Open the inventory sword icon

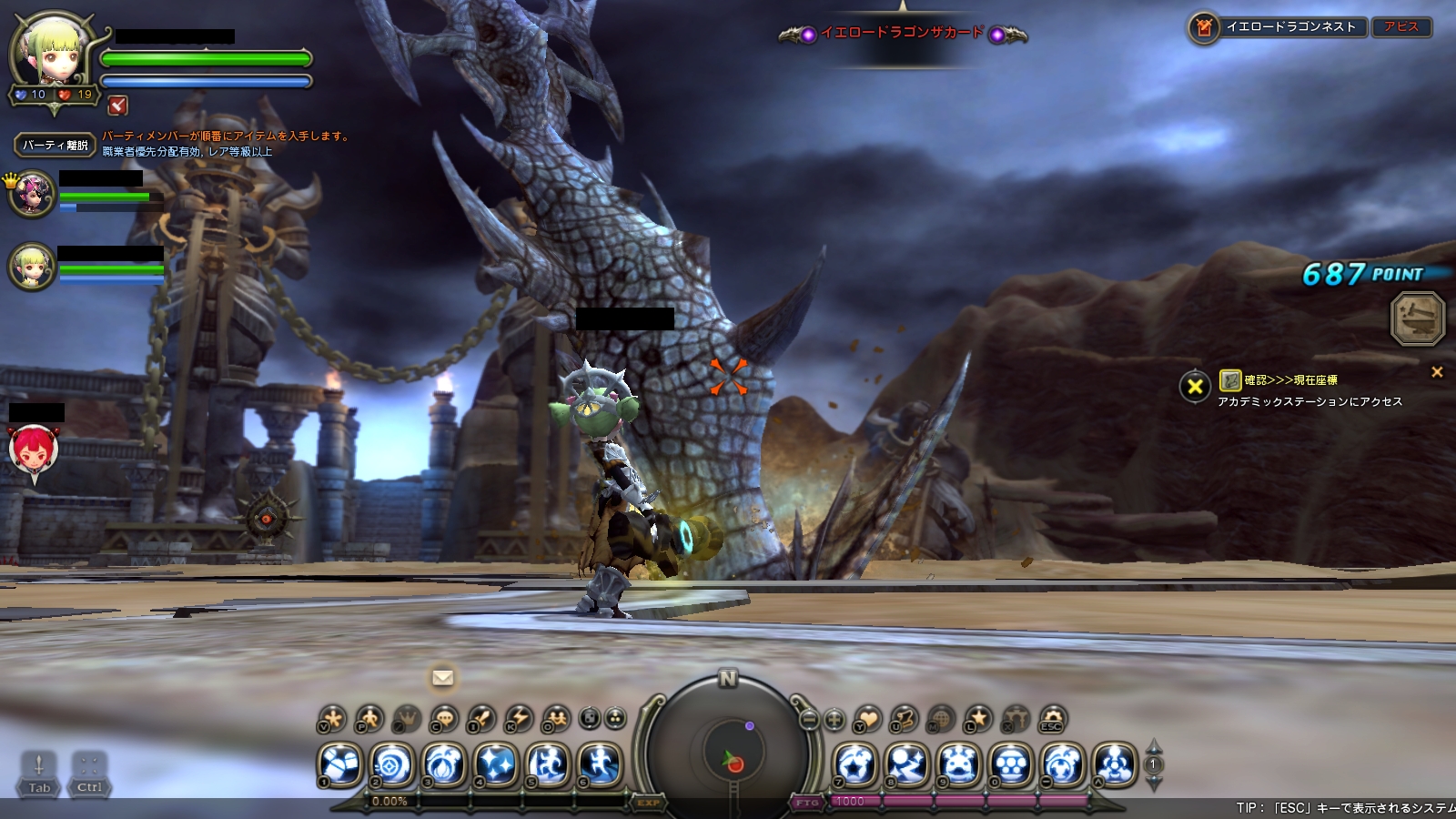(x=481, y=719)
